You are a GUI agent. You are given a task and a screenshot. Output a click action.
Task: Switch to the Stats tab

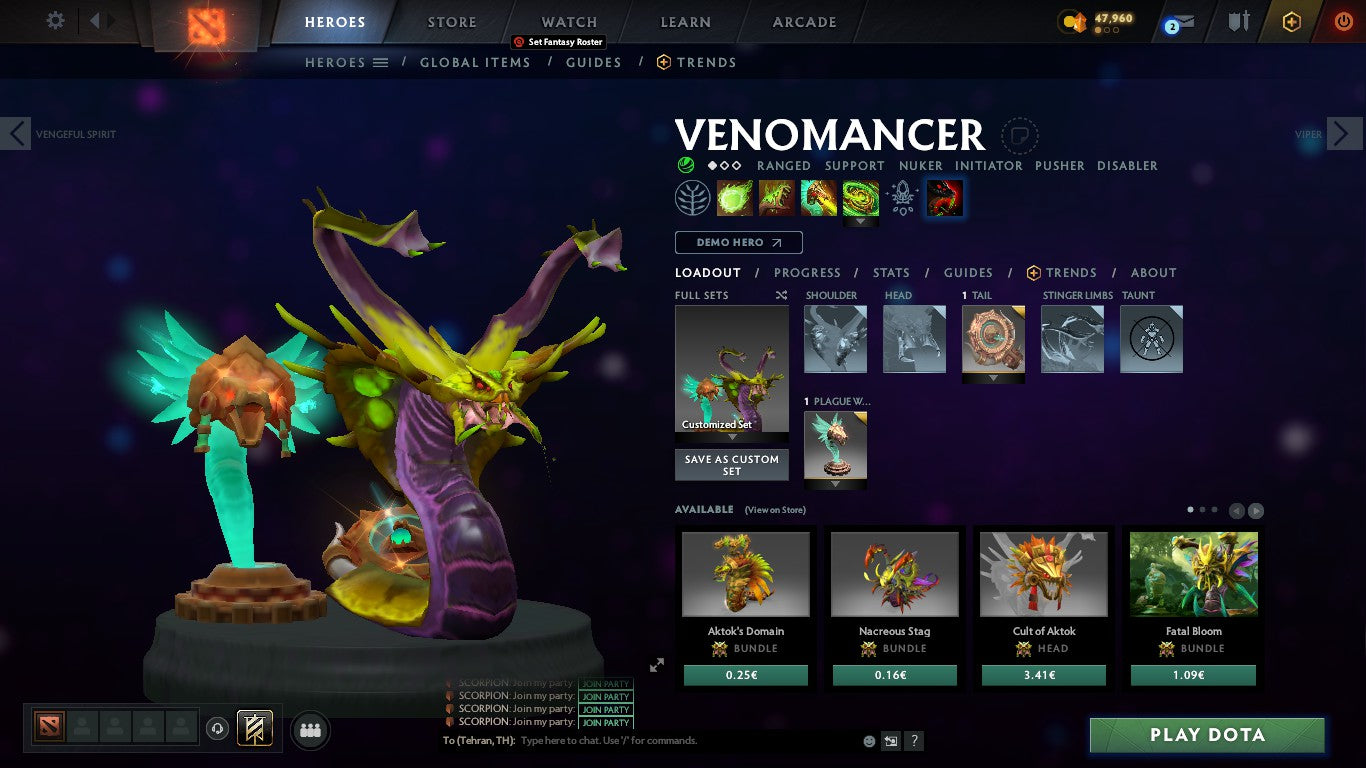click(x=890, y=272)
